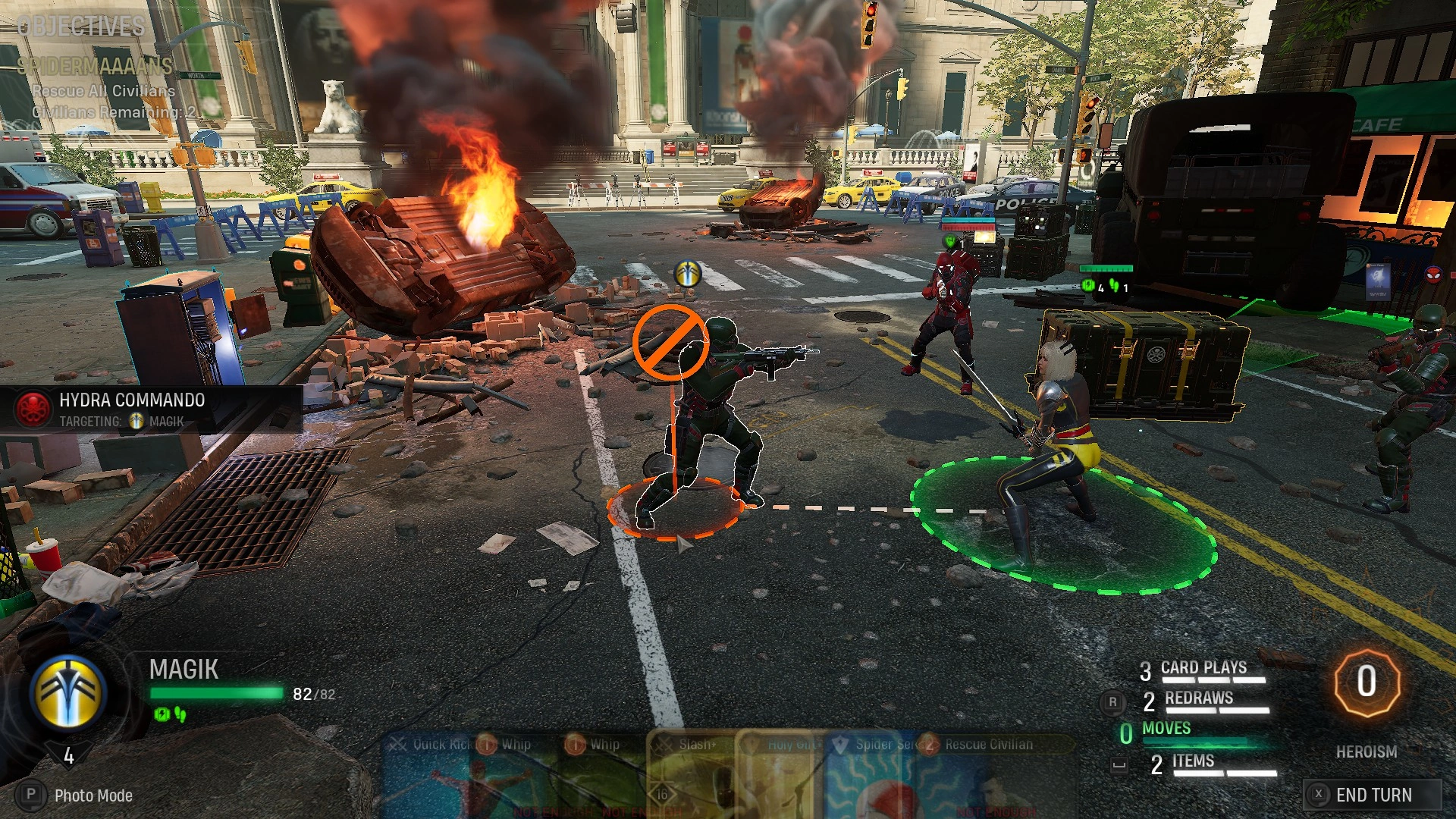Open the Objectives tracker
Screen dimensions: 1456x819
tap(80, 27)
